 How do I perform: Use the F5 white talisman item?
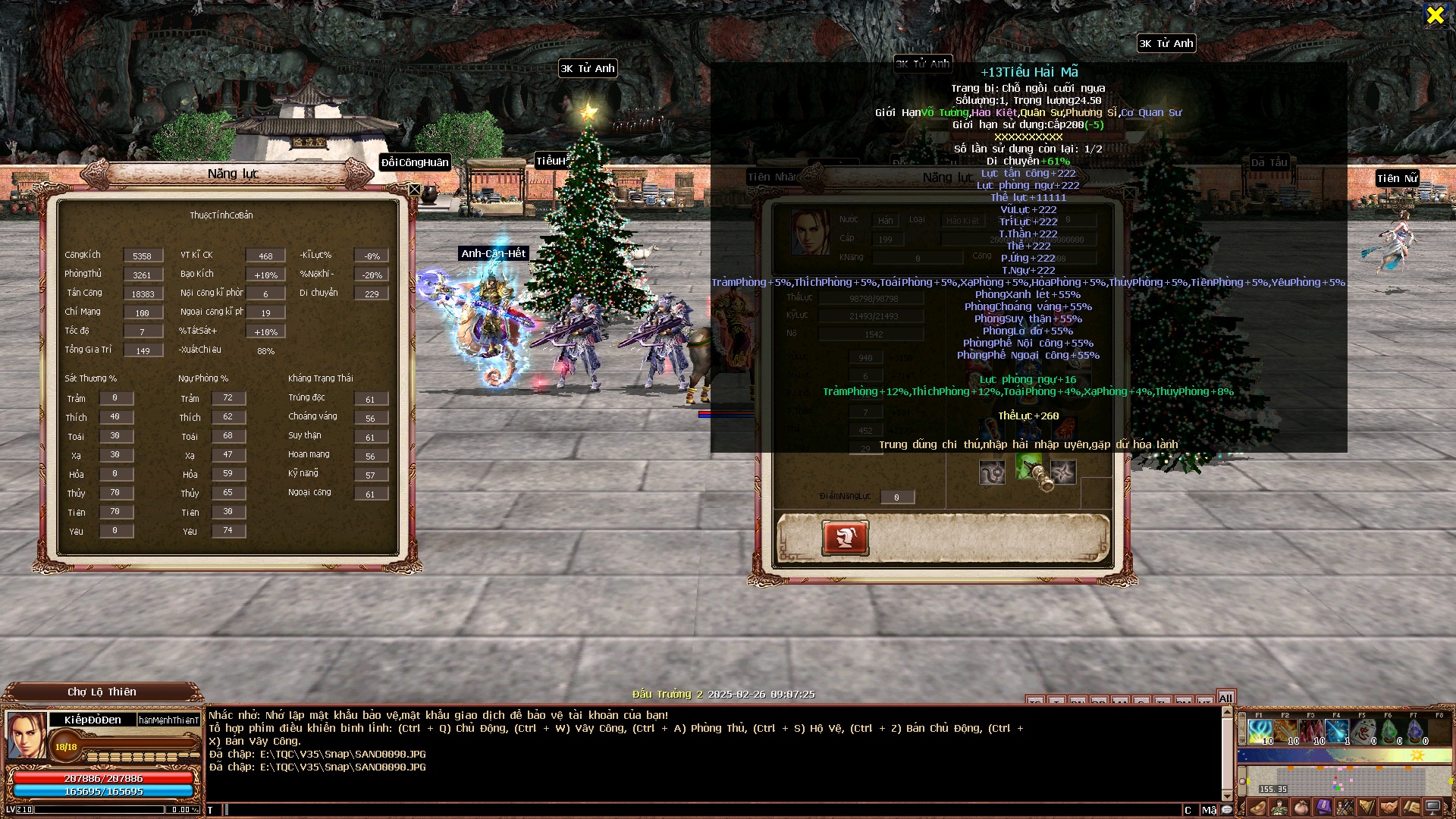(x=1363, y=732)
